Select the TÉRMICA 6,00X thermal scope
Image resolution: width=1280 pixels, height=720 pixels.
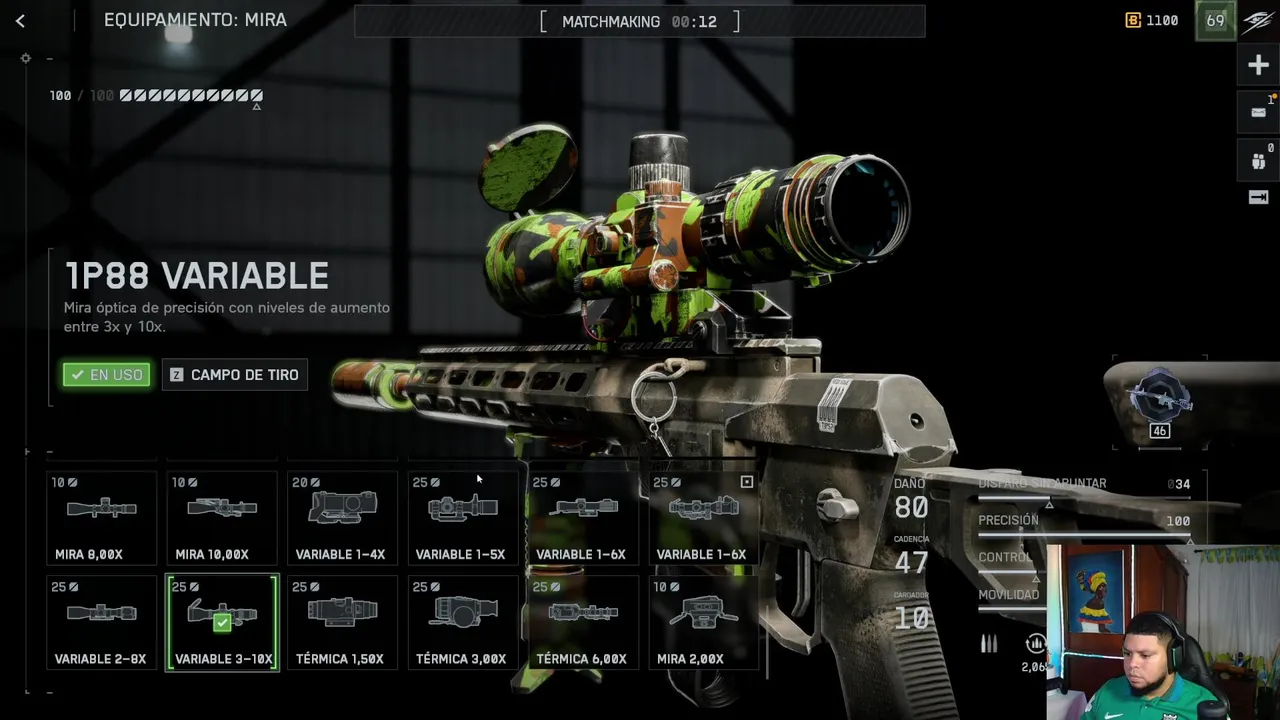(582, 622)
